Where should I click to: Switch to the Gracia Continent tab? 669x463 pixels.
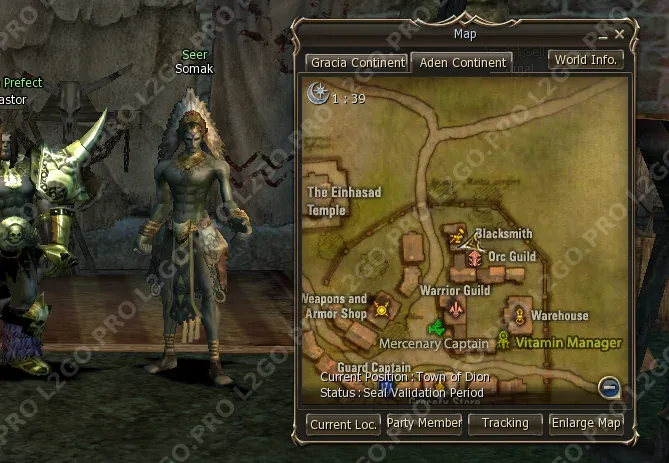coord(357,62)
